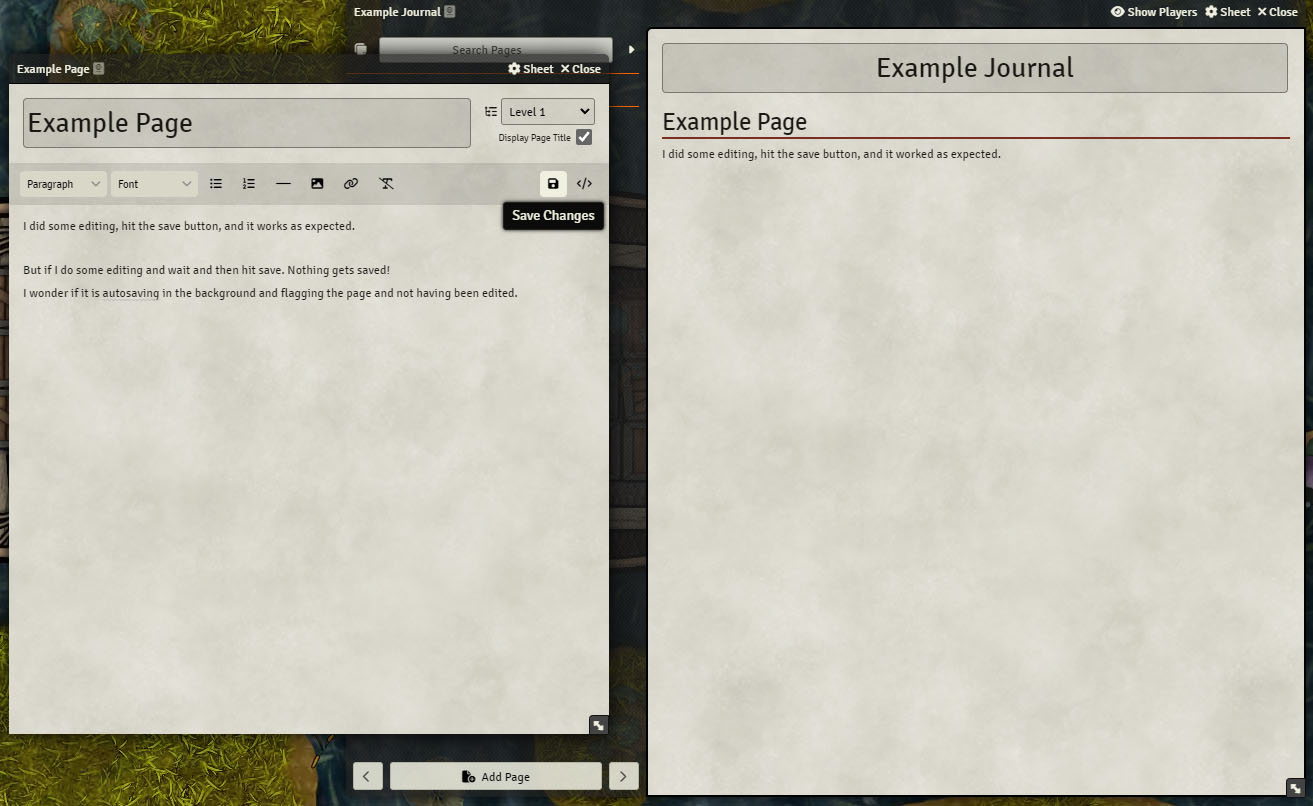The width and height of the screenshot is (1313, 806).
Task: Change the heading Level 1 dropdown
Action: click(547, 111)
